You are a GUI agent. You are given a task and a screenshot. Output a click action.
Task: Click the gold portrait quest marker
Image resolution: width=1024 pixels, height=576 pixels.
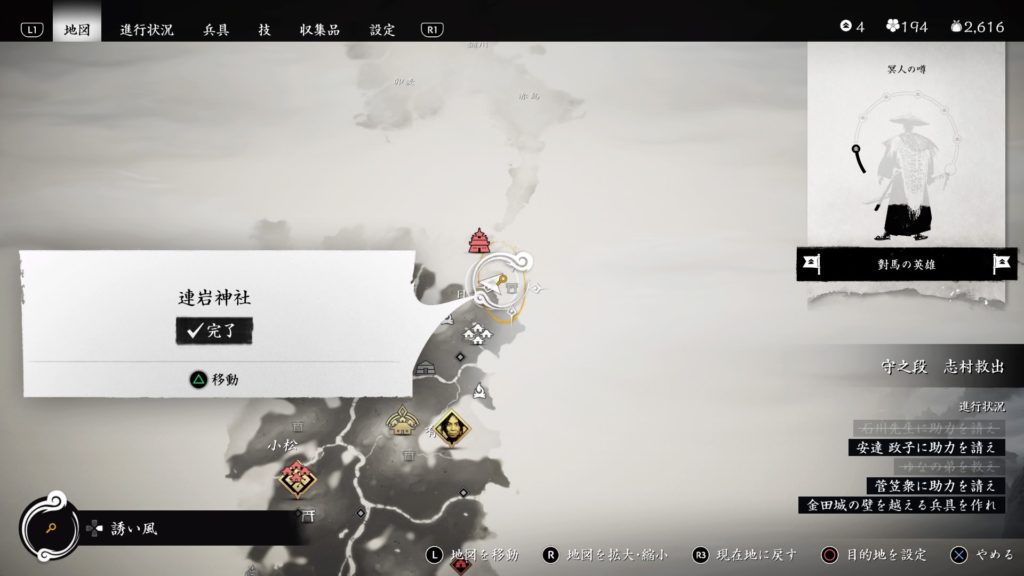pyautogui.click(x=452, y=430)
